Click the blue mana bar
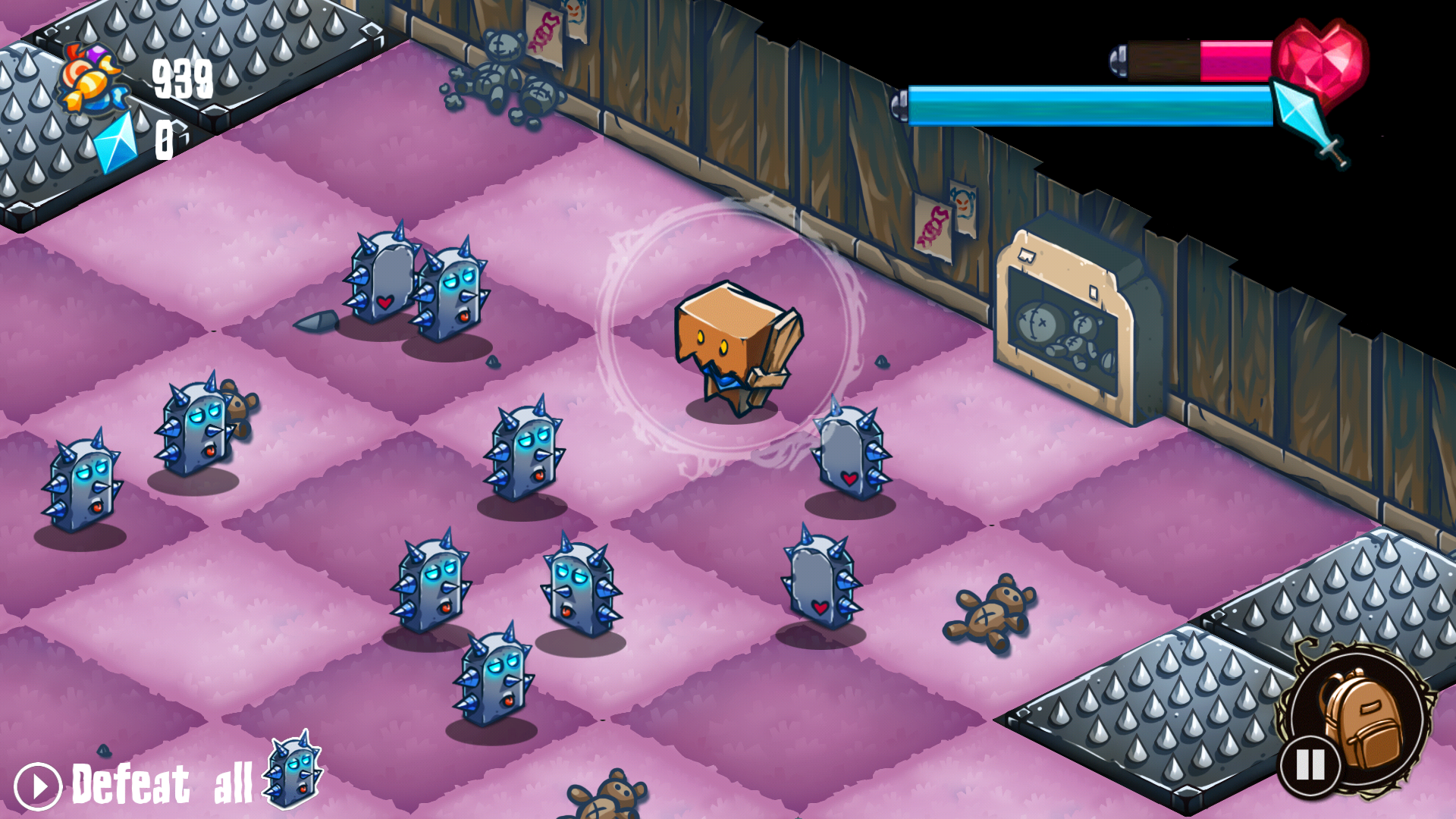Image resolution: width=1456 pixels, height=819 pixels. click(1084, 106)
